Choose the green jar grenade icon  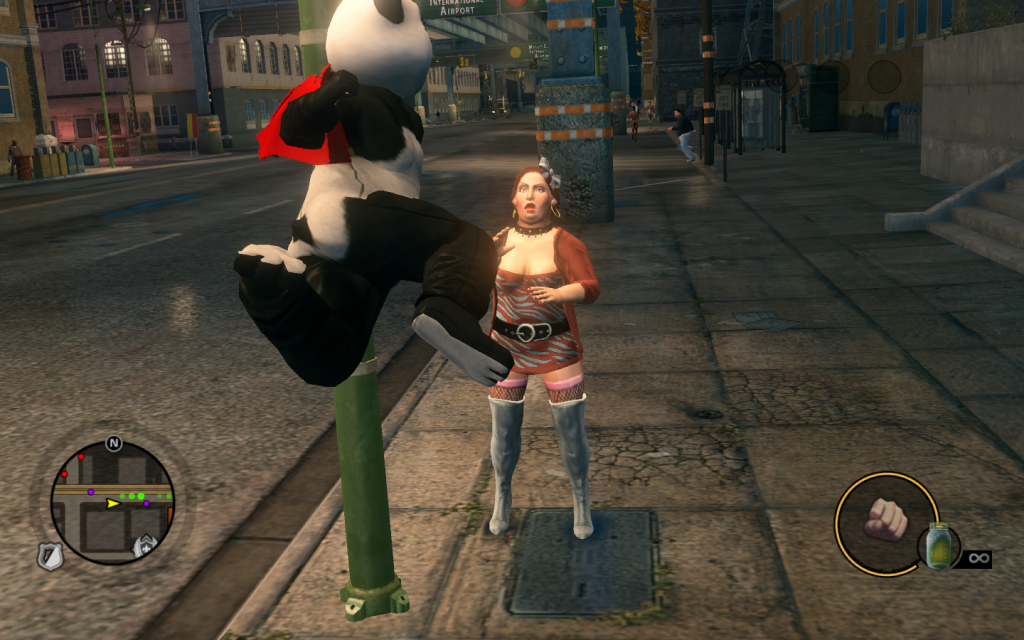[x=938, y=546]
